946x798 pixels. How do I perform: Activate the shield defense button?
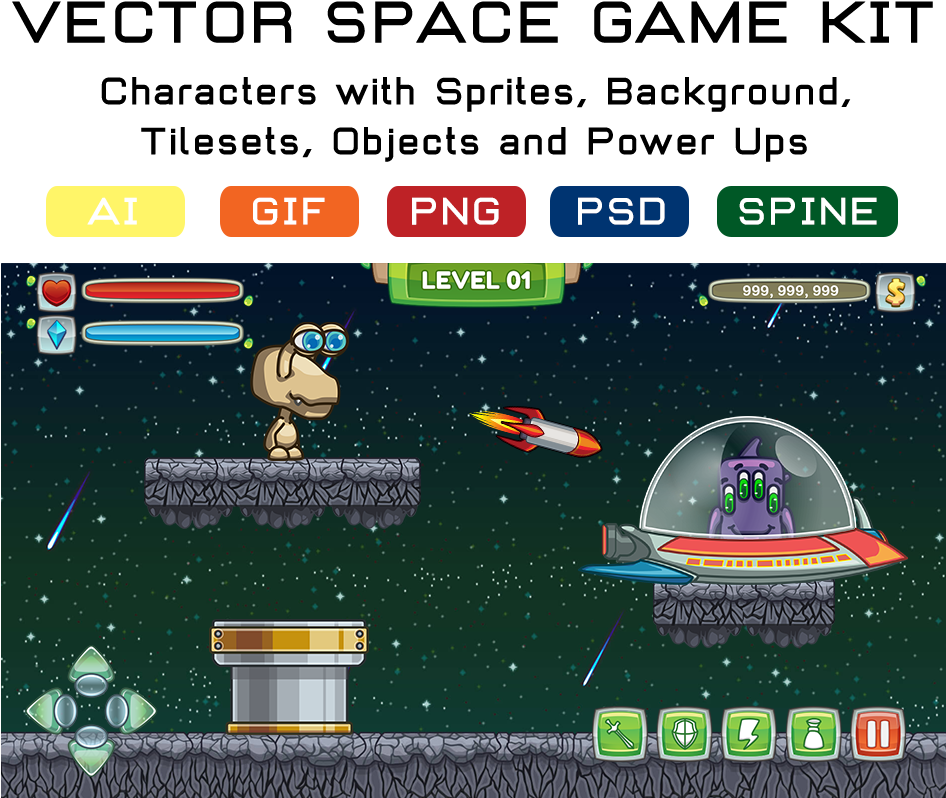[x=684, y=735]
